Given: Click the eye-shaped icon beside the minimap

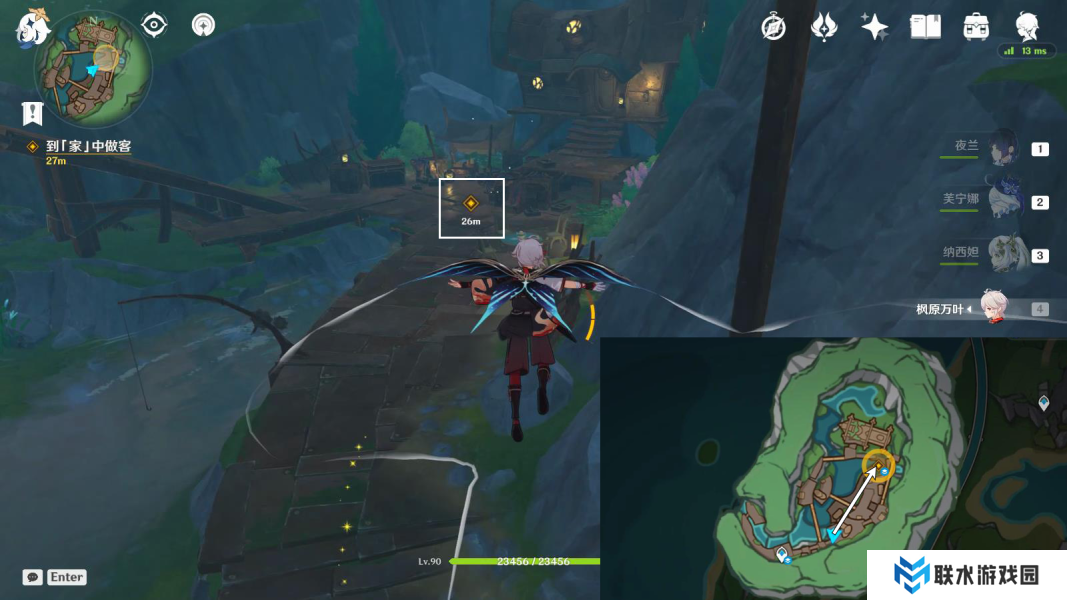Looking at the screenshot, I should point(154,25).
